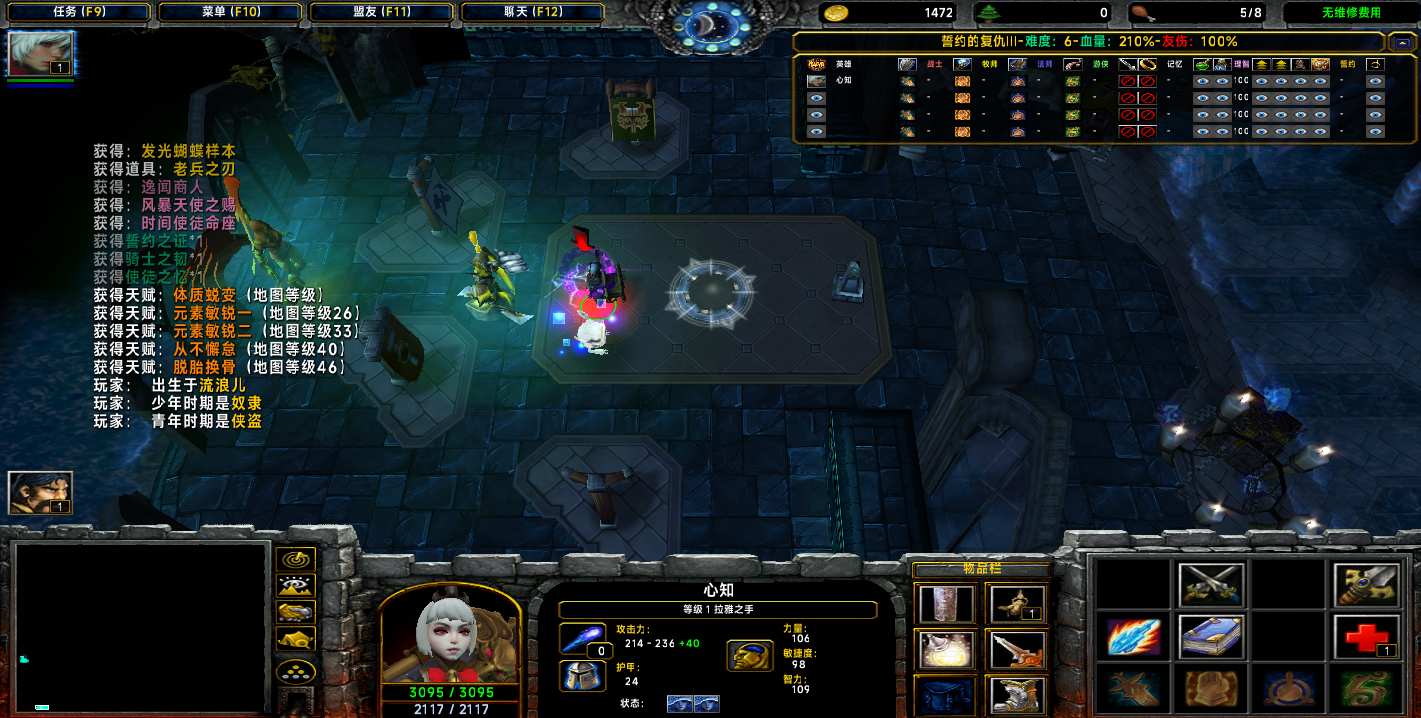
Task: Use the blue flame burst ability
Action: click(x=1134, y=637)
